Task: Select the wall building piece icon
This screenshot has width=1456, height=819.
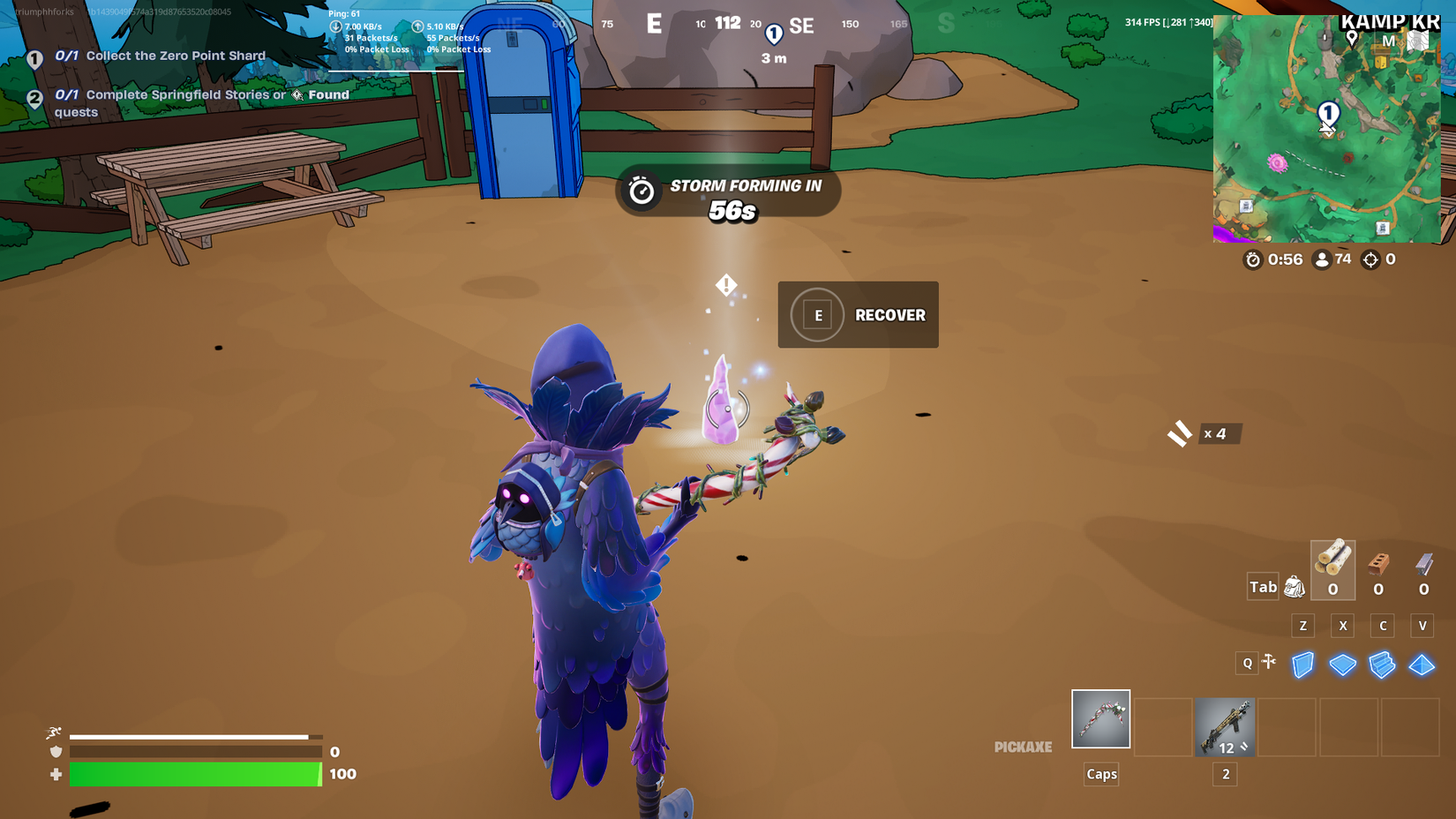Action: (x=1302, y=665)
